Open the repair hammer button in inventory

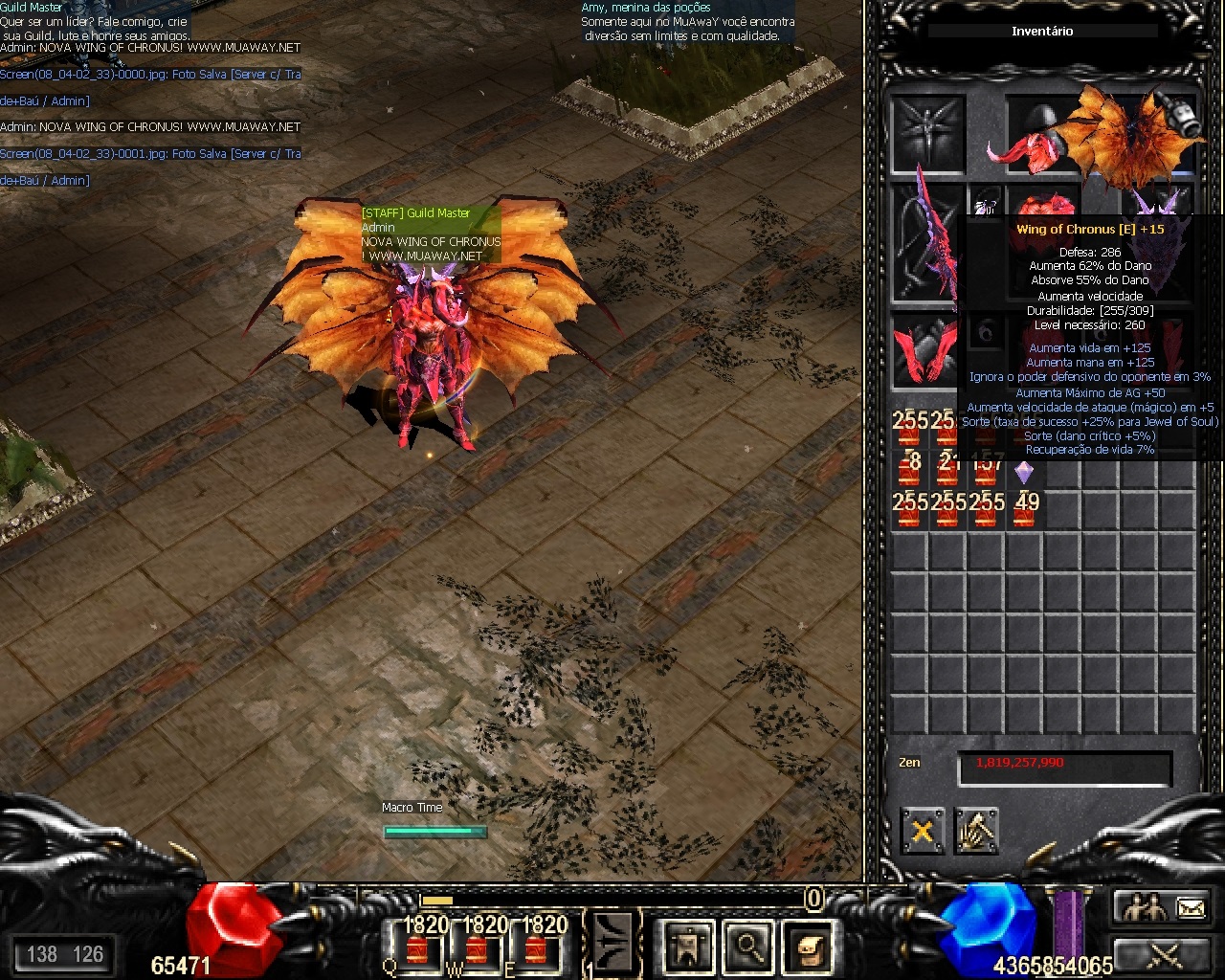click(976, 831)
